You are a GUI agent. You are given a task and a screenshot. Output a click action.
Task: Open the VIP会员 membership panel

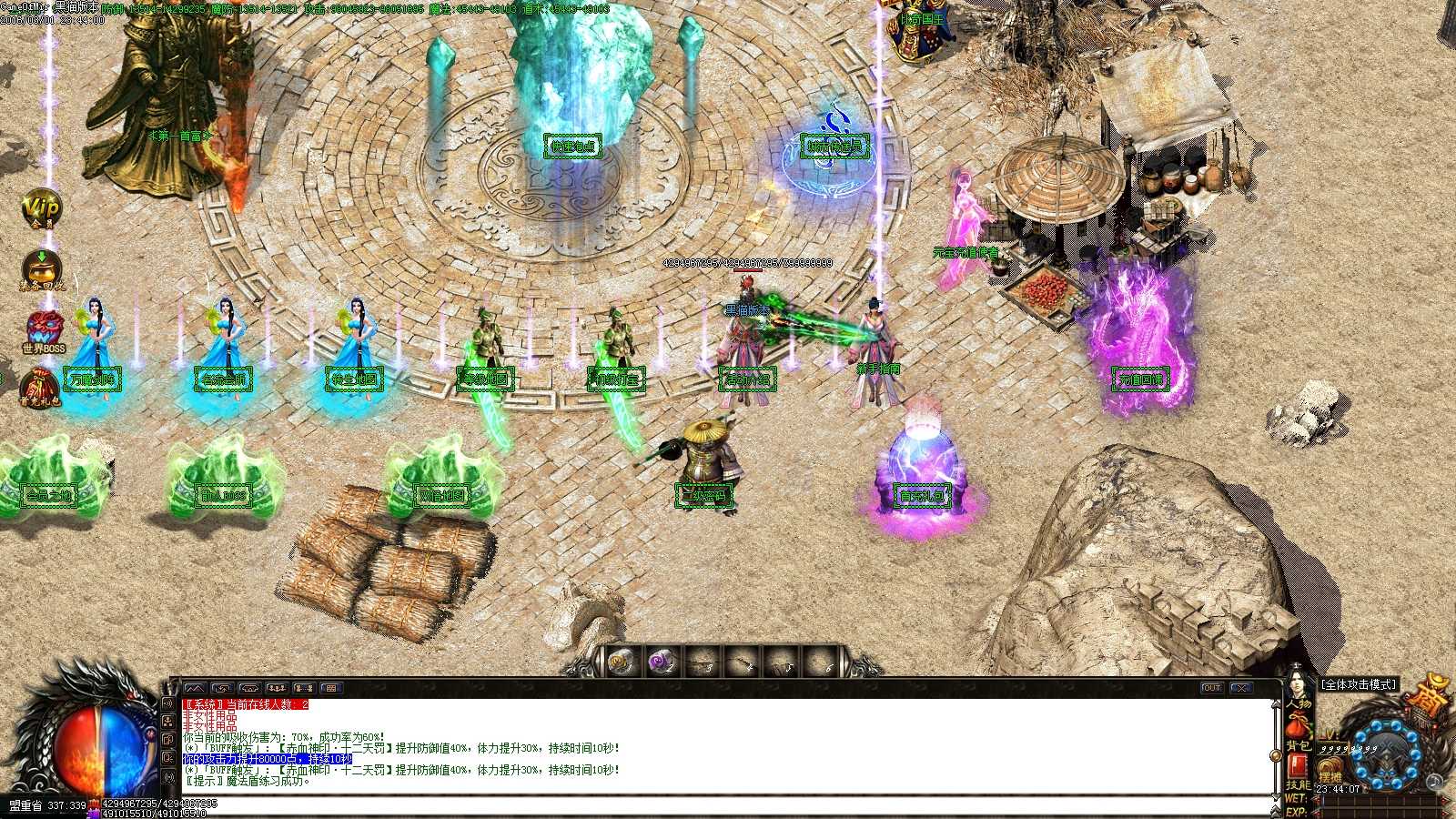41,209
